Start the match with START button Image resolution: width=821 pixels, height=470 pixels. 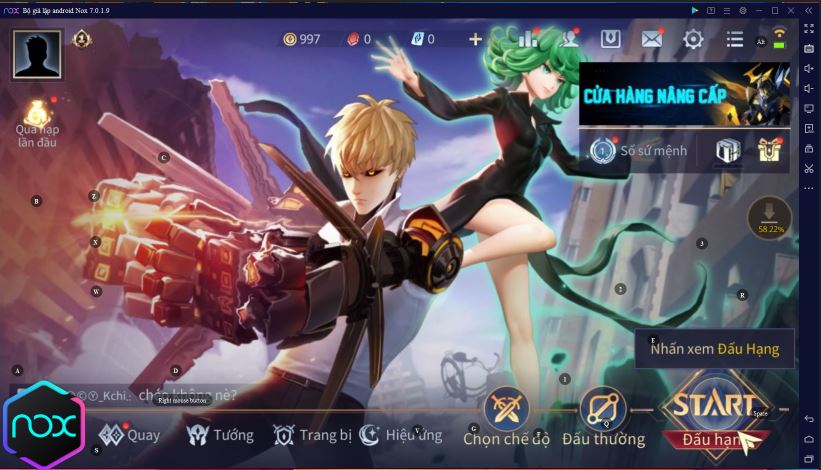click(715, 411)
